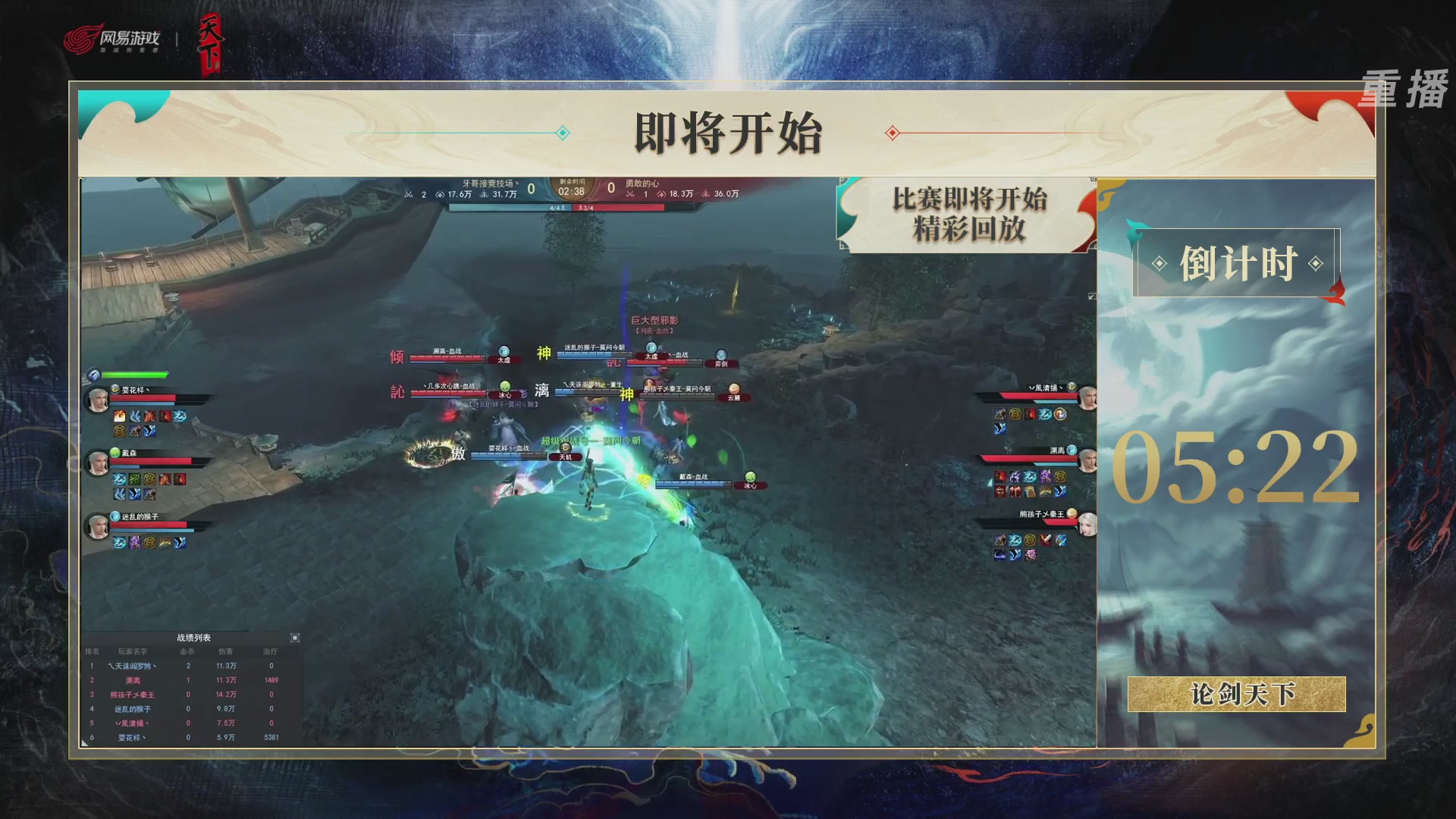Click 迷乱的猴子's avatar portrait
Viewport: 1456px width, 819px height.
[97, 528]
